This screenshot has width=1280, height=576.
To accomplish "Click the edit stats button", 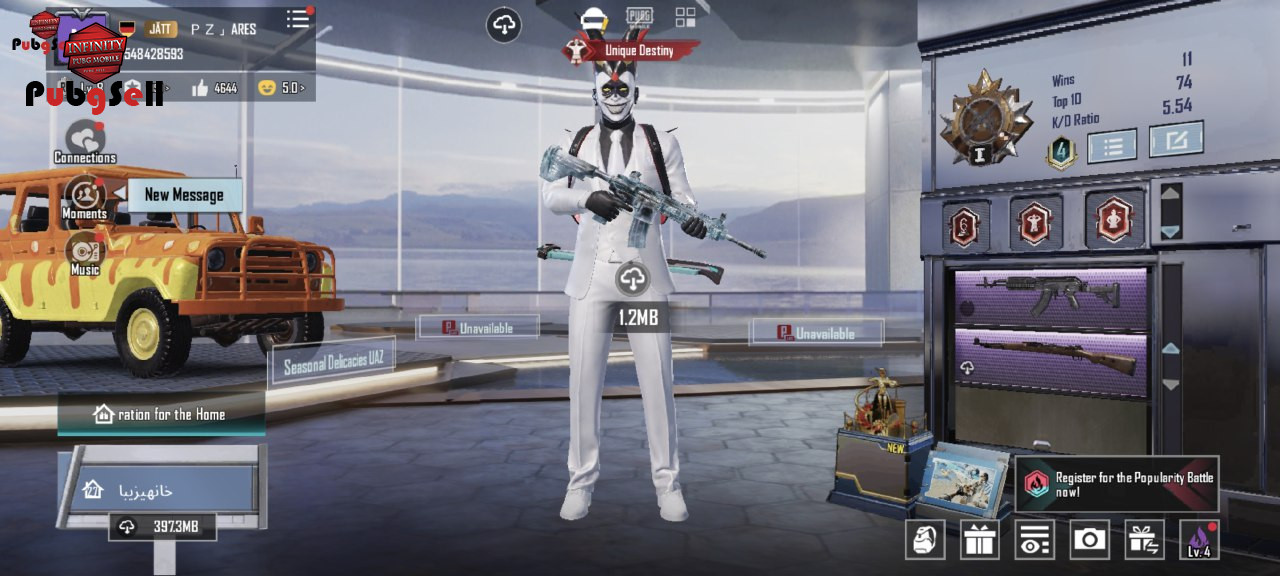I will pos(1175,140).
